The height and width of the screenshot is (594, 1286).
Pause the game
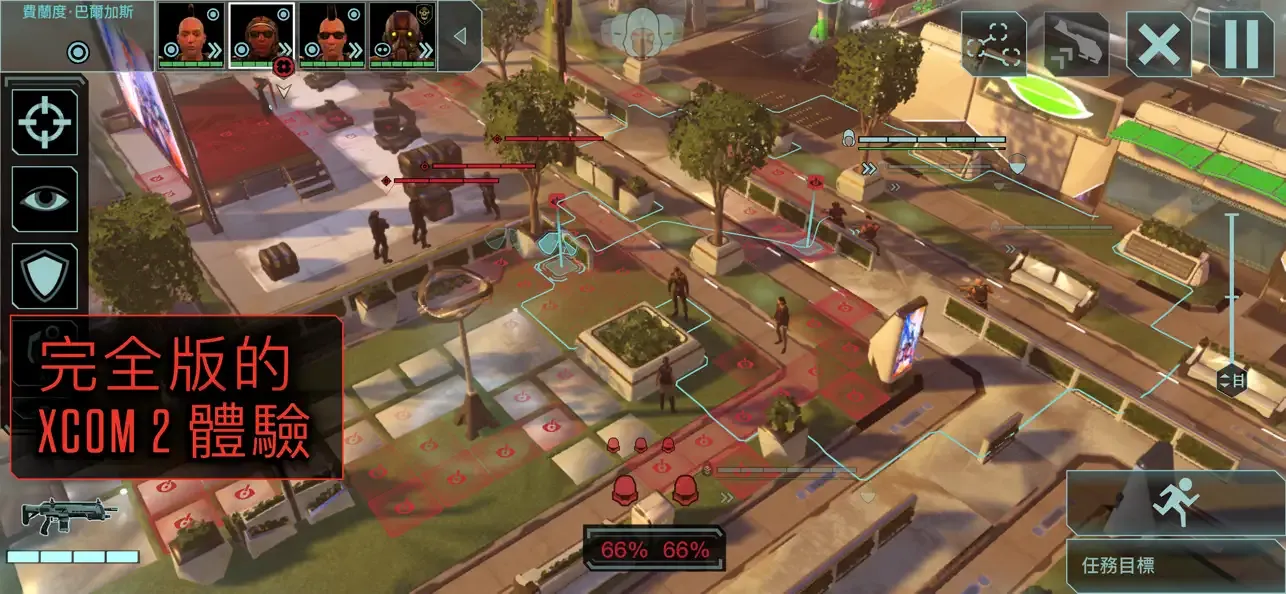point(1241,44)
